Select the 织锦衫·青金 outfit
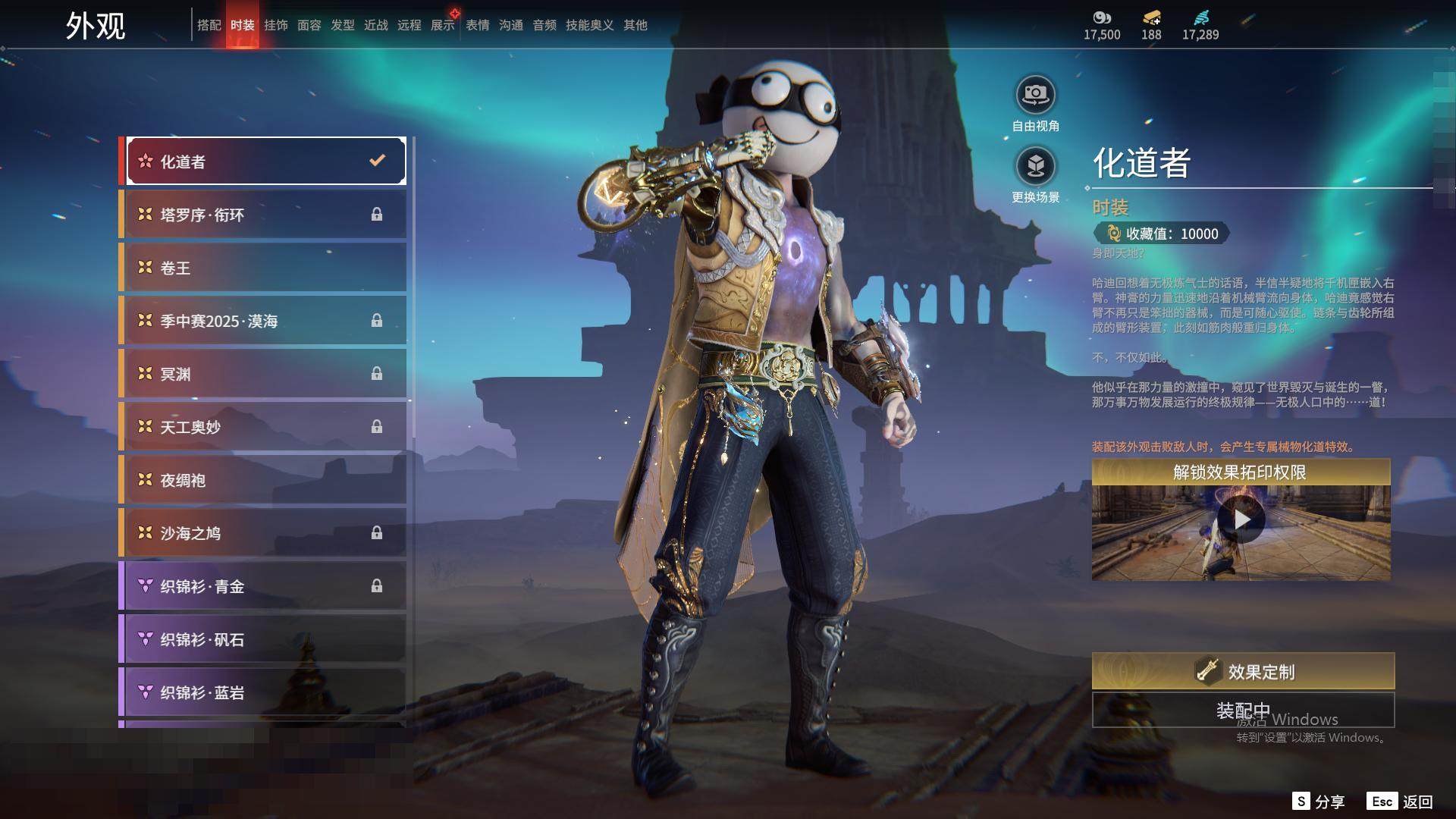The height and width of the screenshot is (819, 1456). pos(263,586)
